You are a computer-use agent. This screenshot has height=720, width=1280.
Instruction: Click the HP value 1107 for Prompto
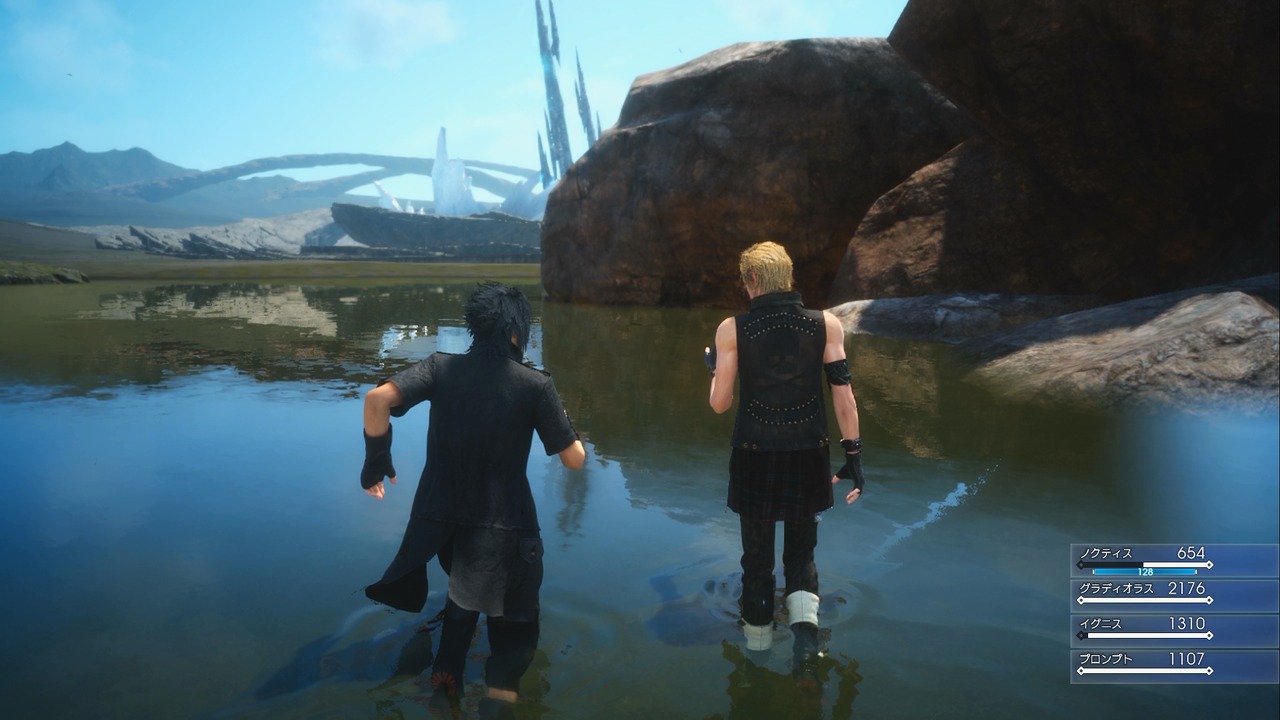pos(1188,657)
